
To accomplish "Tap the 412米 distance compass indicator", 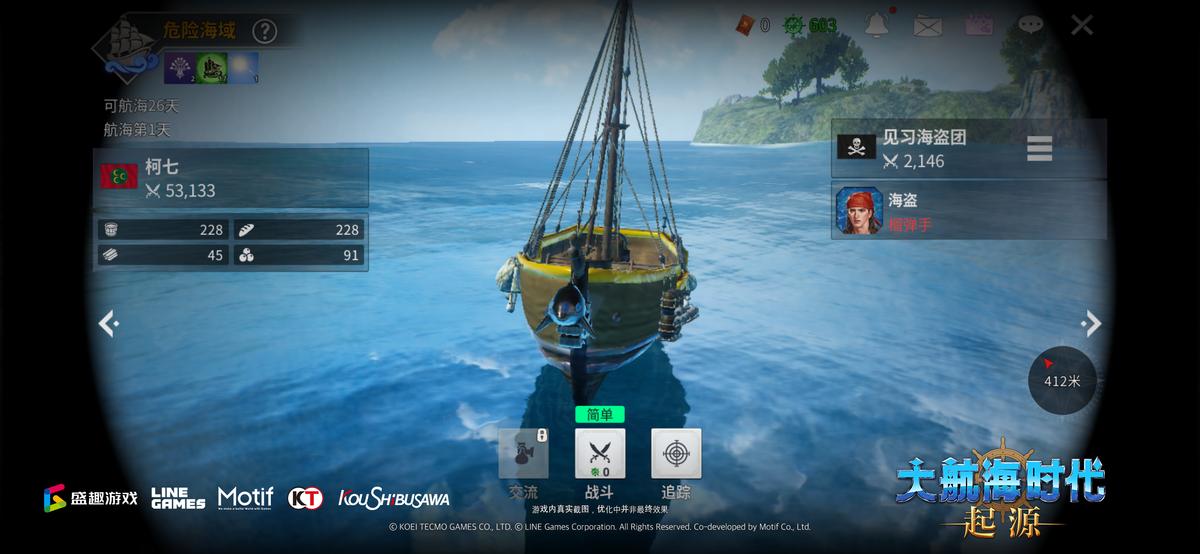I will coord(1062,379).
